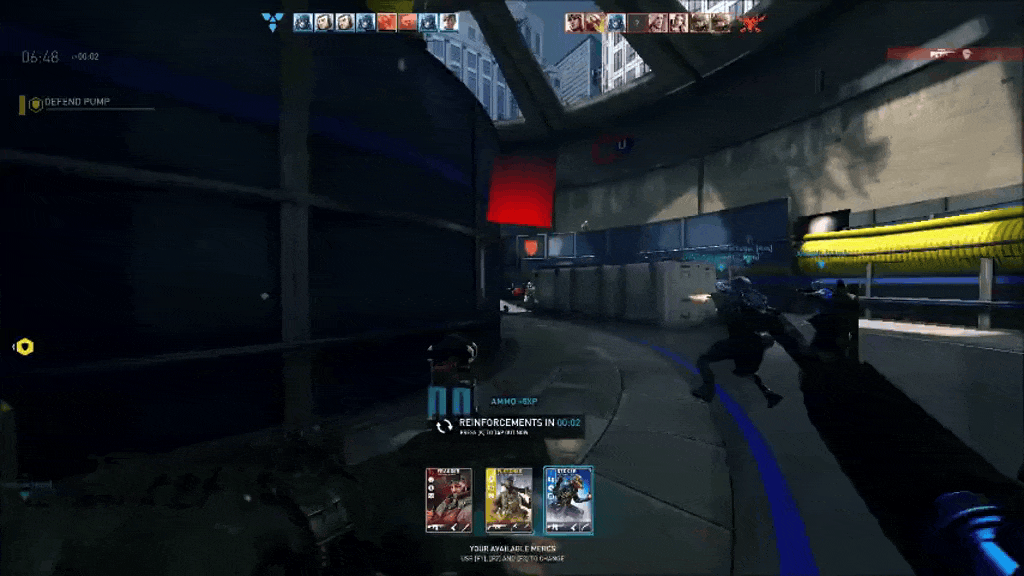The image size is (1024, 576).
Task: Click the reinforcements cycle arrows icon
Action: (444, 426)
